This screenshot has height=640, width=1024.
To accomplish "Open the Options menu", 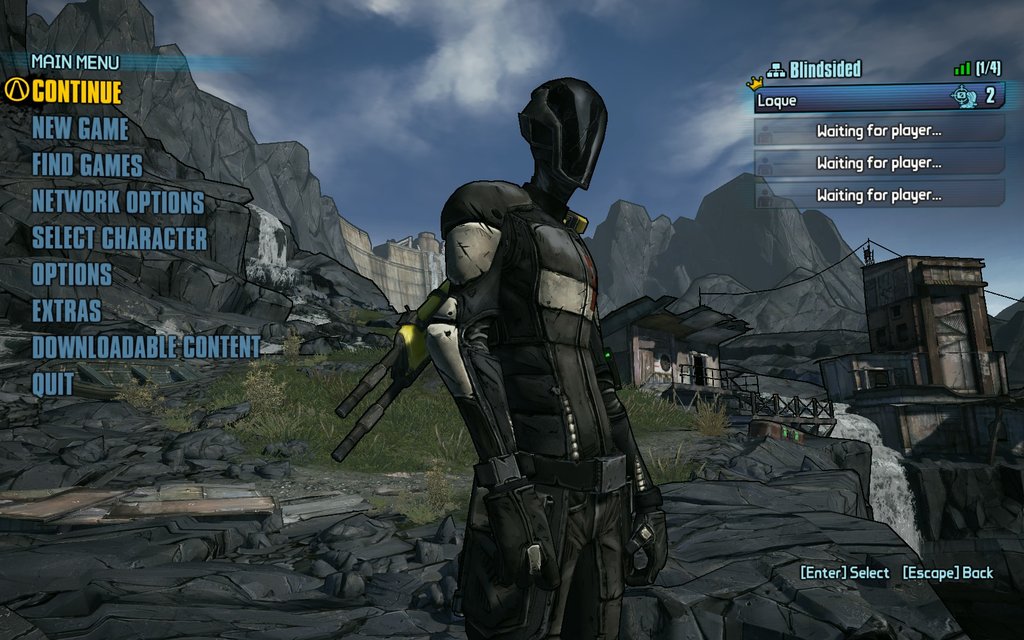I will 72,274.
